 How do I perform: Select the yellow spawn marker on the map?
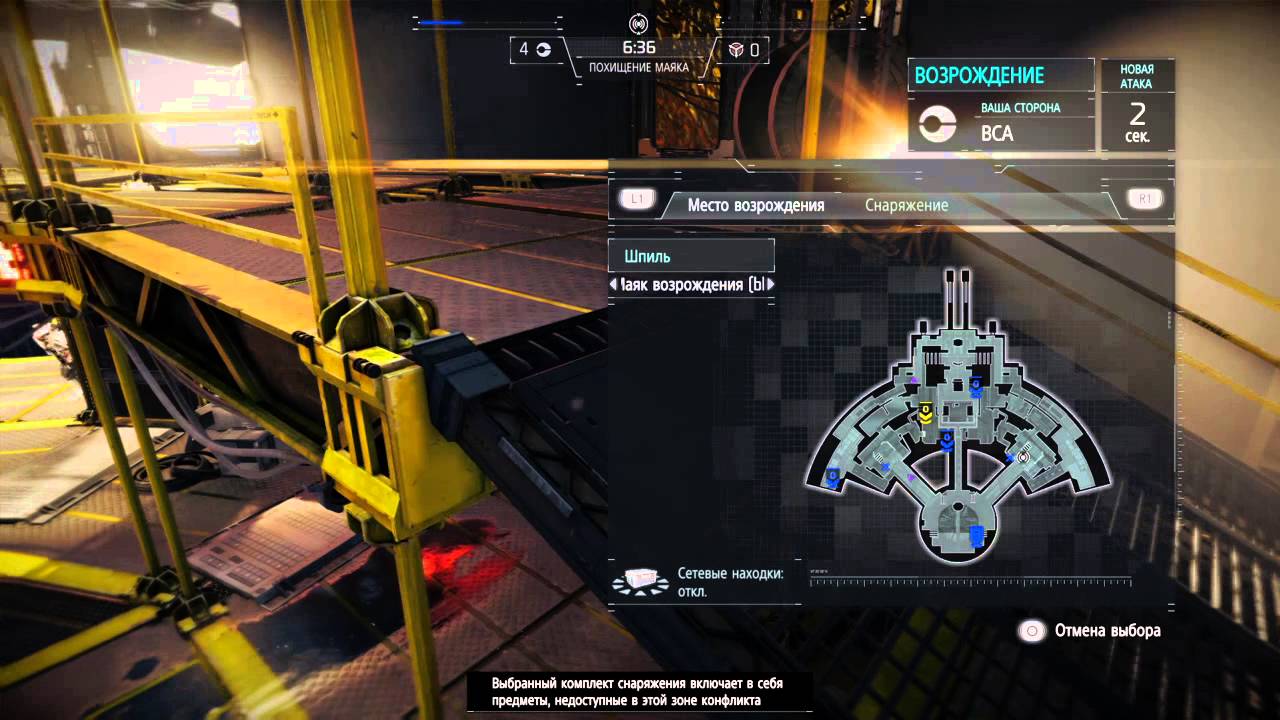(926, 412)
